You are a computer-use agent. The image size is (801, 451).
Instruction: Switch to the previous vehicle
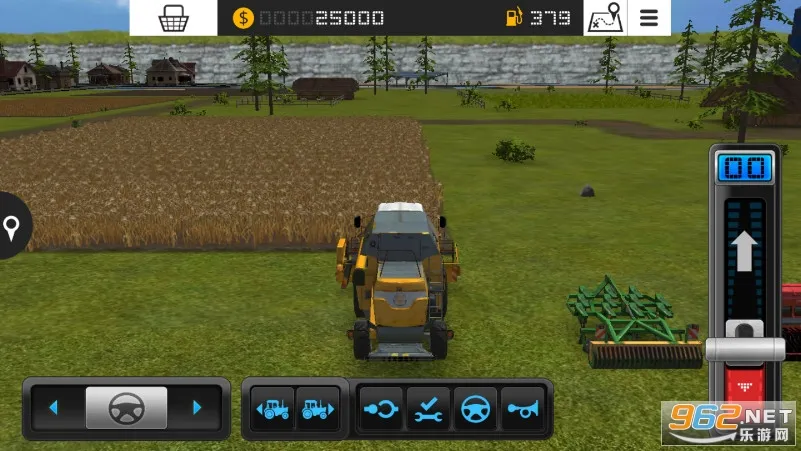[273, 408]
